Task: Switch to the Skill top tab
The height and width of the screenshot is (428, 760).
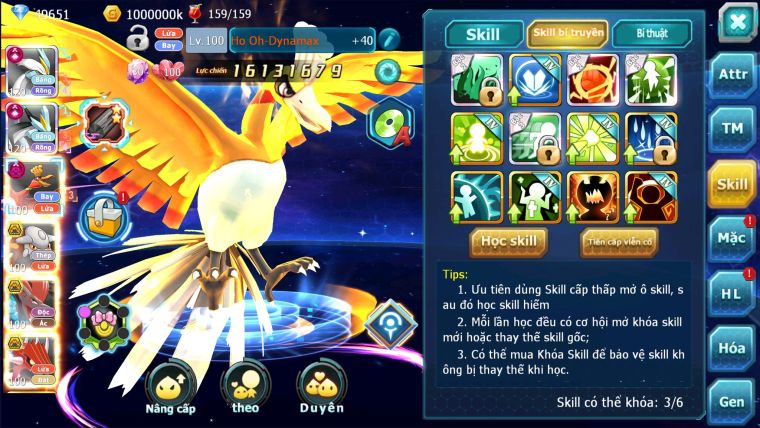Action: [x=484, y=34]
